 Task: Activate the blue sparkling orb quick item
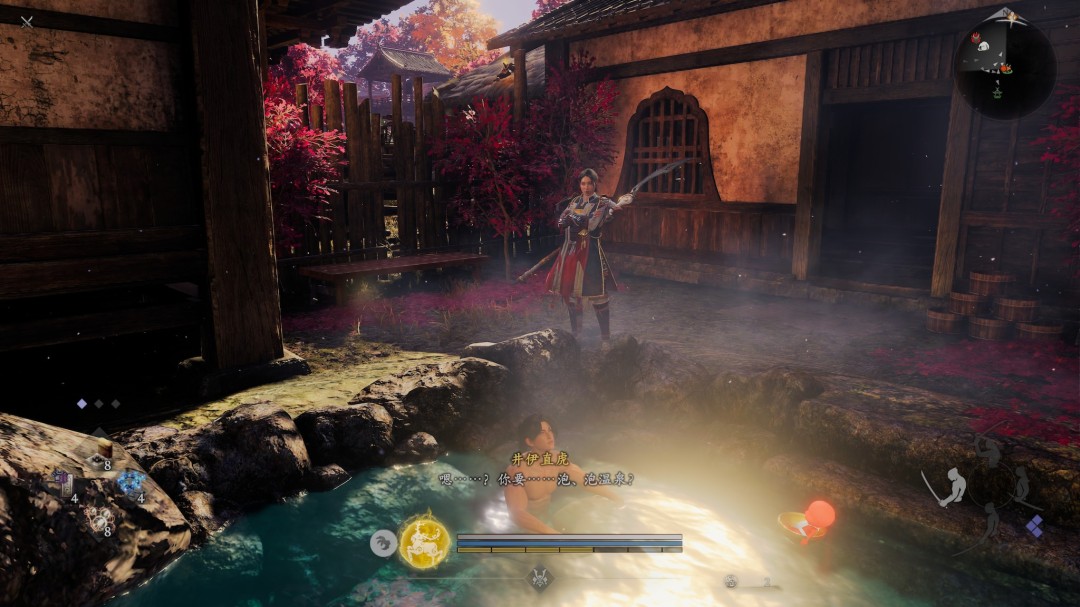pyautogui.click(x=130, y=483)
